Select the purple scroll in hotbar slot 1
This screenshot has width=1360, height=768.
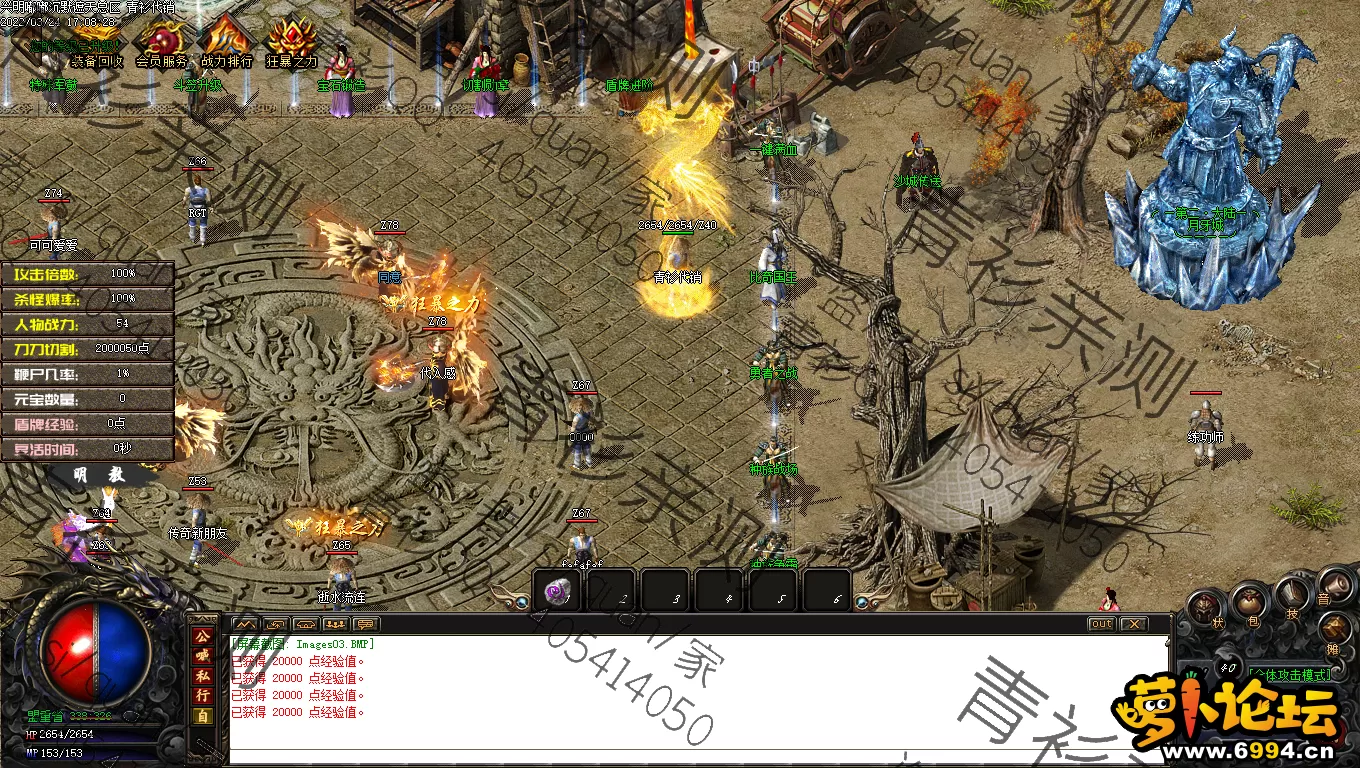click(558, 593)
